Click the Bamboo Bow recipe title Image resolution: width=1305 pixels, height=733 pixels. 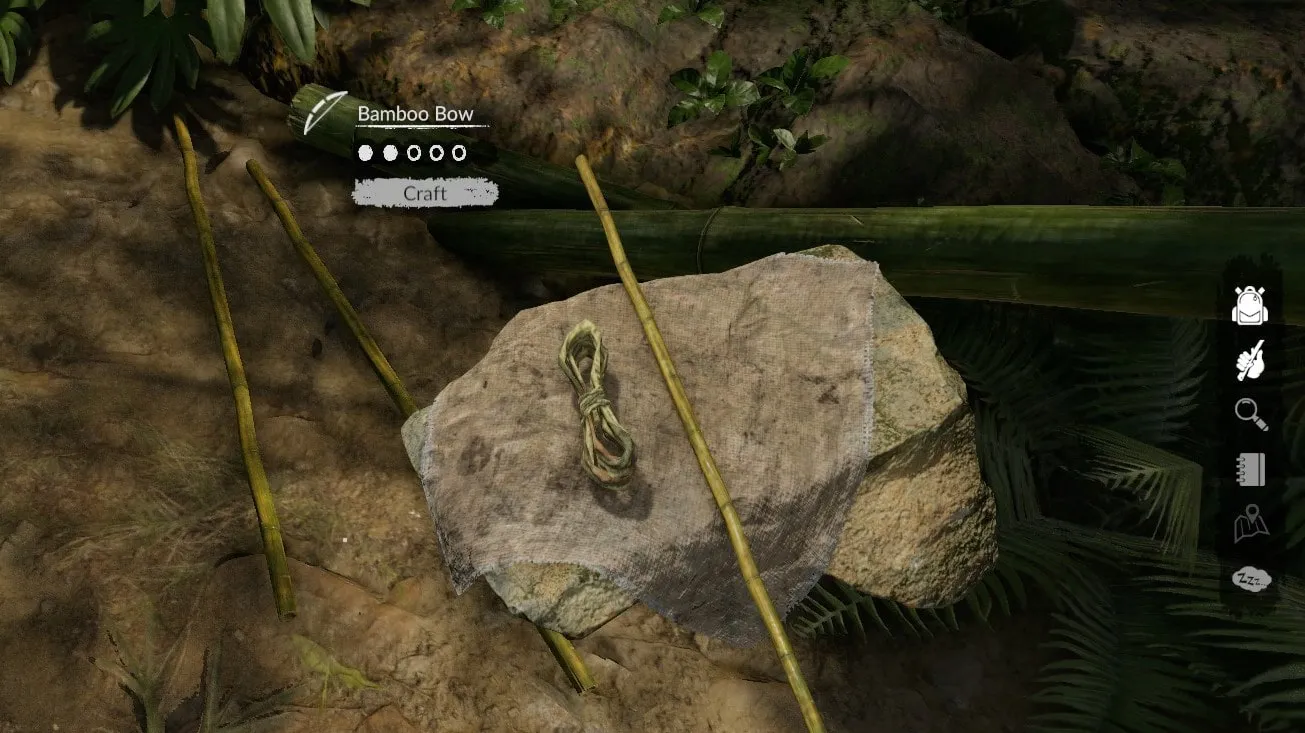(x=414, y=113)
